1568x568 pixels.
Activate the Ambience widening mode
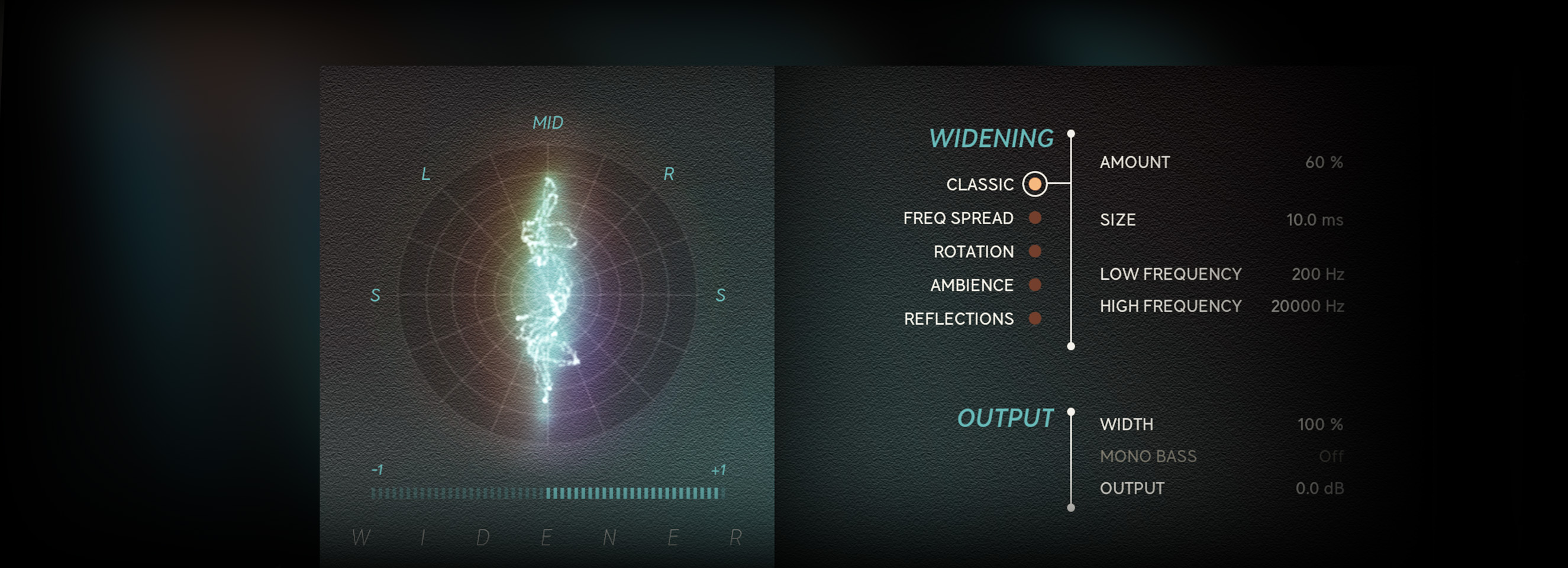coord(1034,285)
